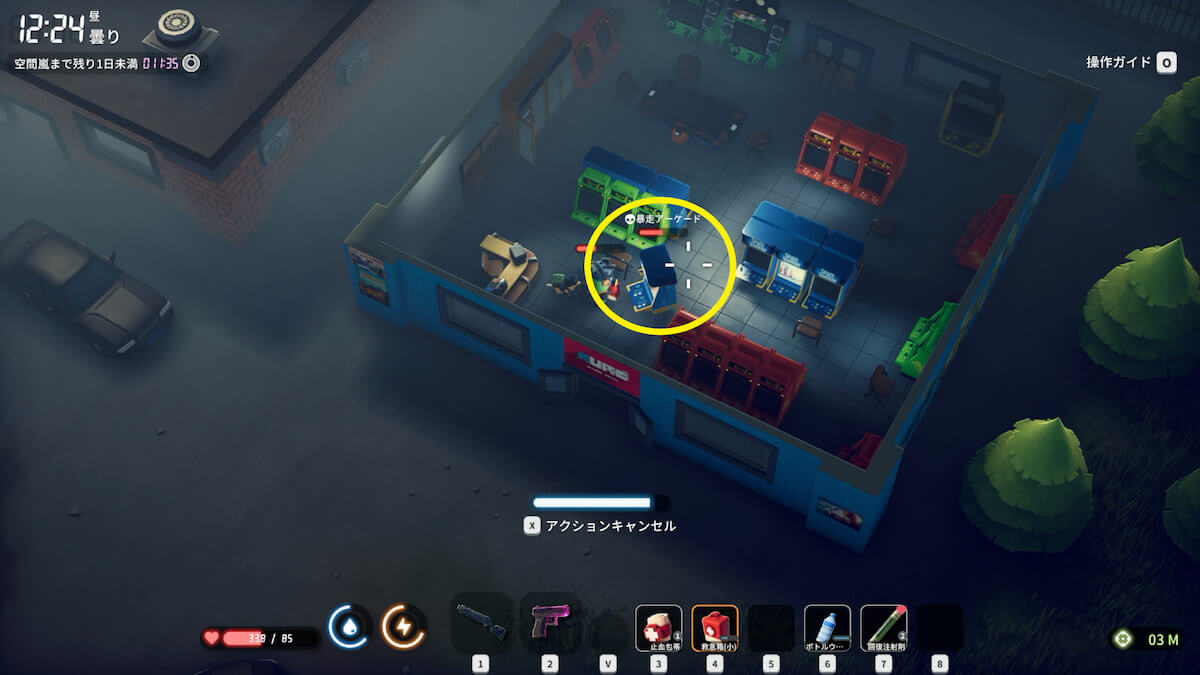Click the lightning bolt stamina gauge
The image size is (1200, 675).
[404, 627]
